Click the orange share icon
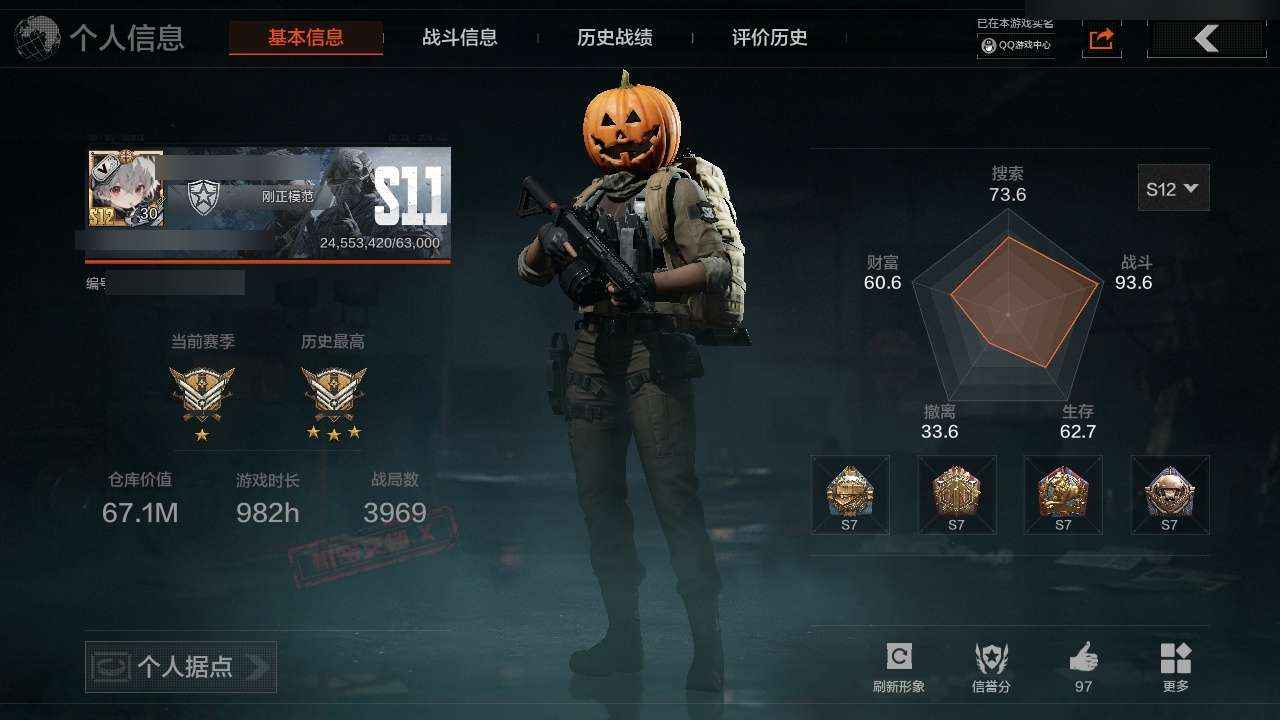This screenshot has height=720, width=1280. point(1101,39)
